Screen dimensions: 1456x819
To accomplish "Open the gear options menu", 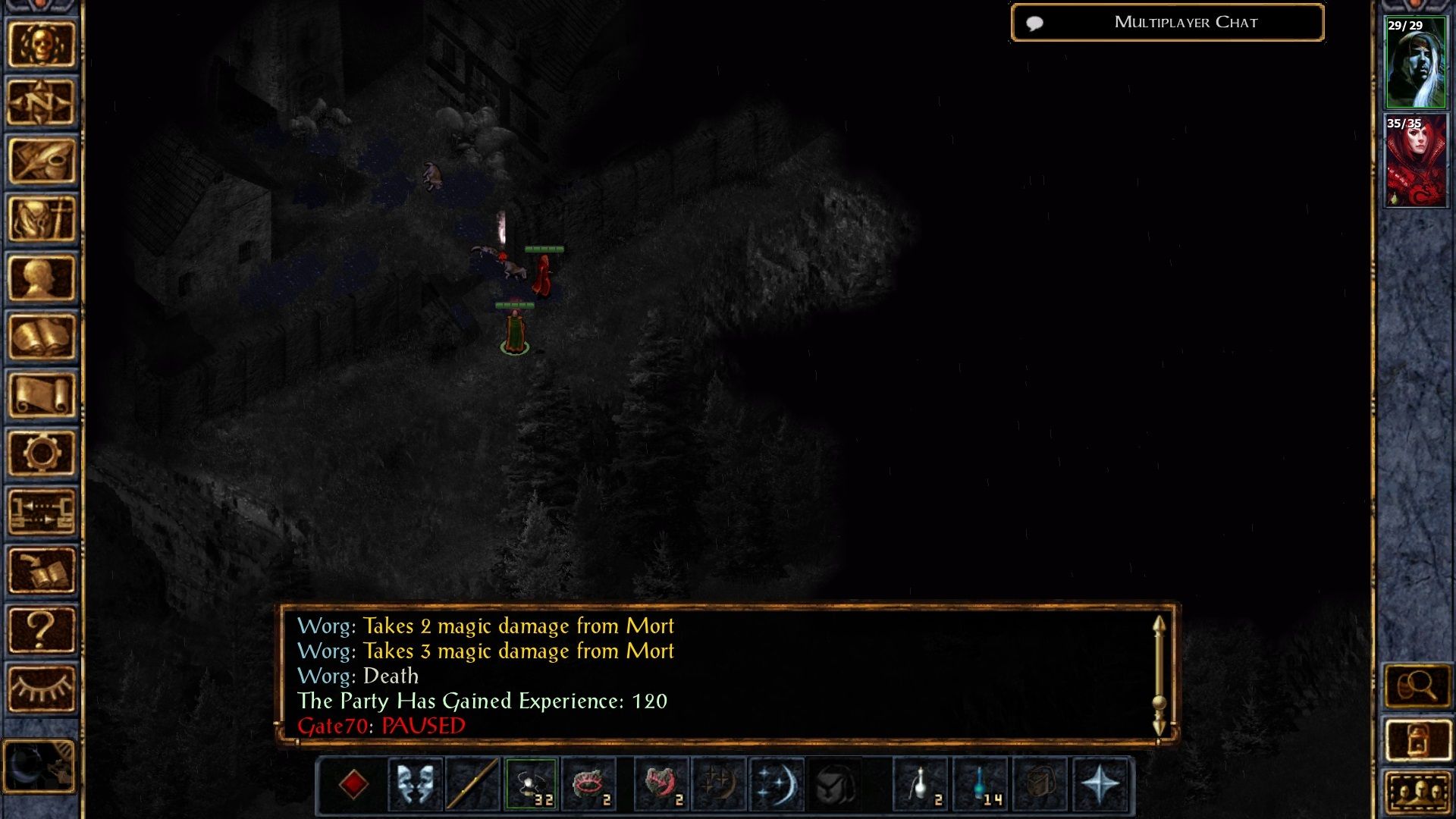I will (x=42, y=453).
